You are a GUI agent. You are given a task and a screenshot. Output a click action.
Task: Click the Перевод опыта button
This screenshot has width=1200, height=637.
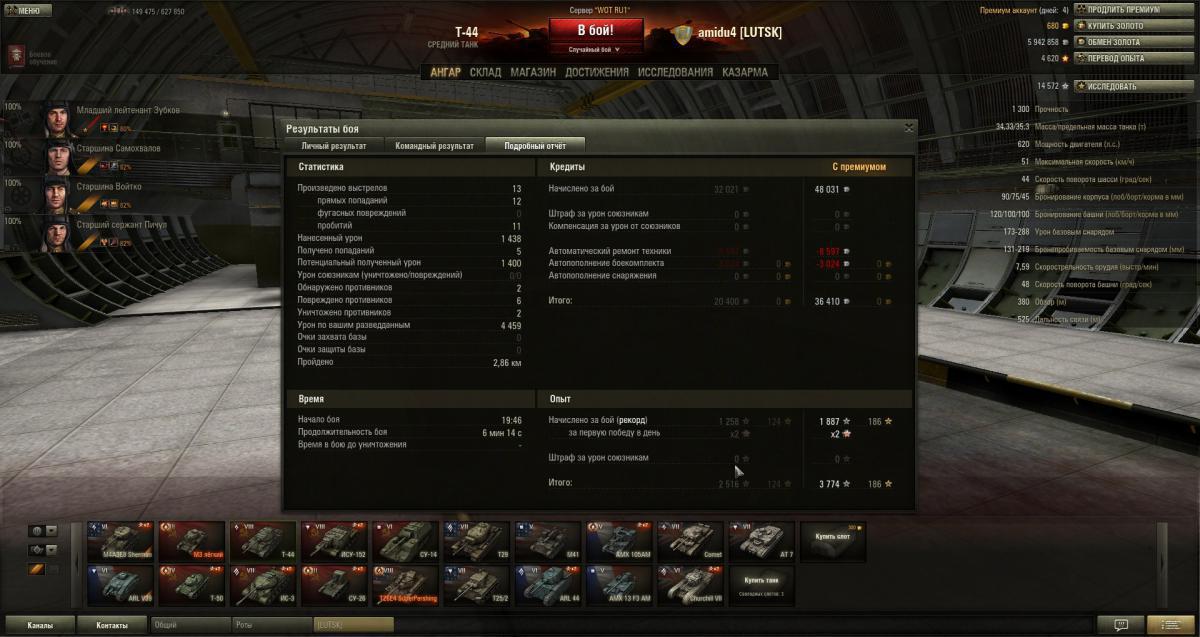pyautogui.click(x=1115, y=58)
